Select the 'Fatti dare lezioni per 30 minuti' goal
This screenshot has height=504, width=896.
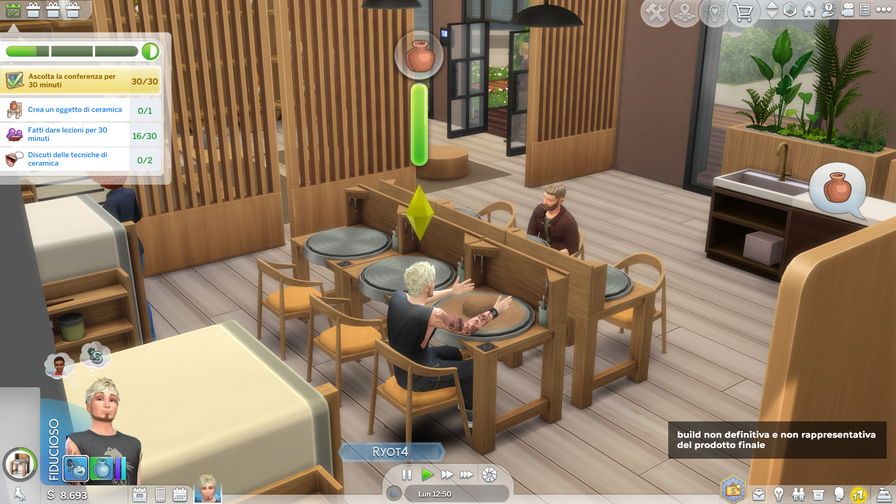tap(82, 135)
